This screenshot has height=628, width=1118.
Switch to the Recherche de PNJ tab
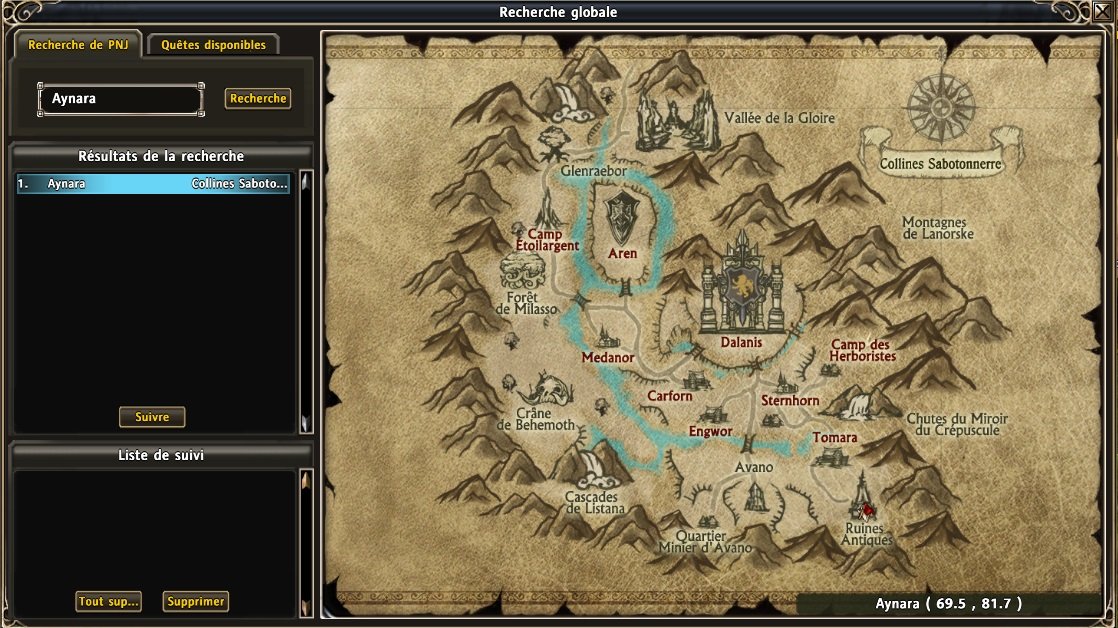point(78,45)
